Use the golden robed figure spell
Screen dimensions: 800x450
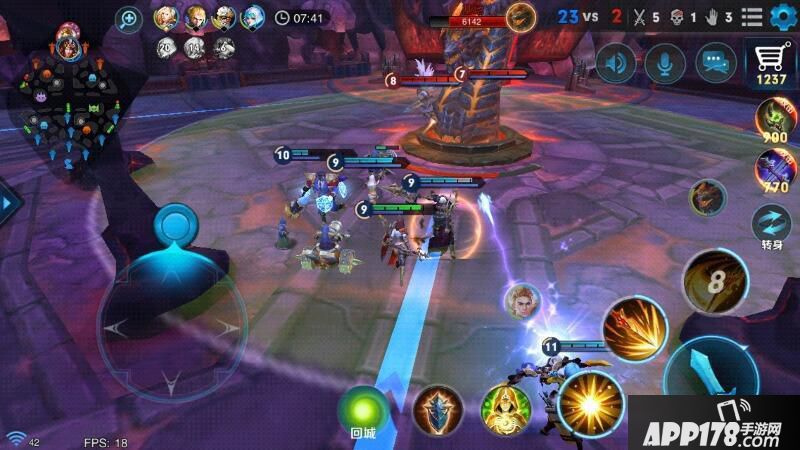coord(504,410)
